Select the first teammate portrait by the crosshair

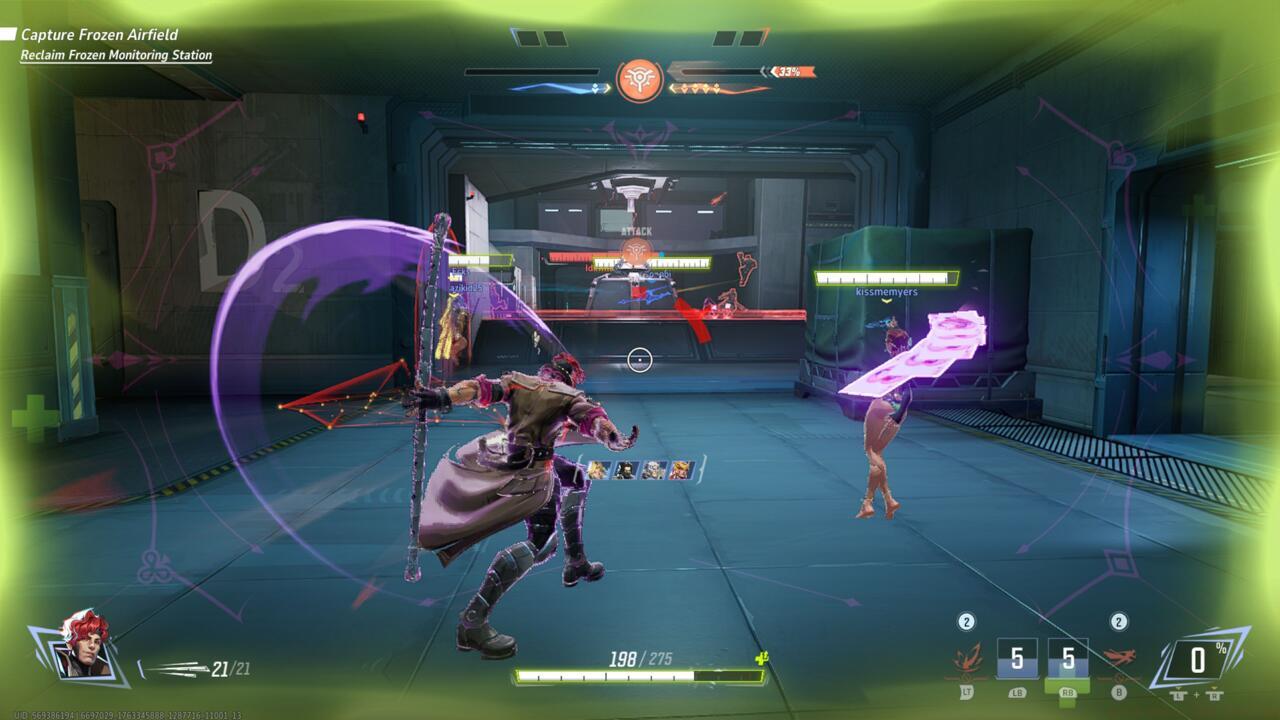click(597, 469)
